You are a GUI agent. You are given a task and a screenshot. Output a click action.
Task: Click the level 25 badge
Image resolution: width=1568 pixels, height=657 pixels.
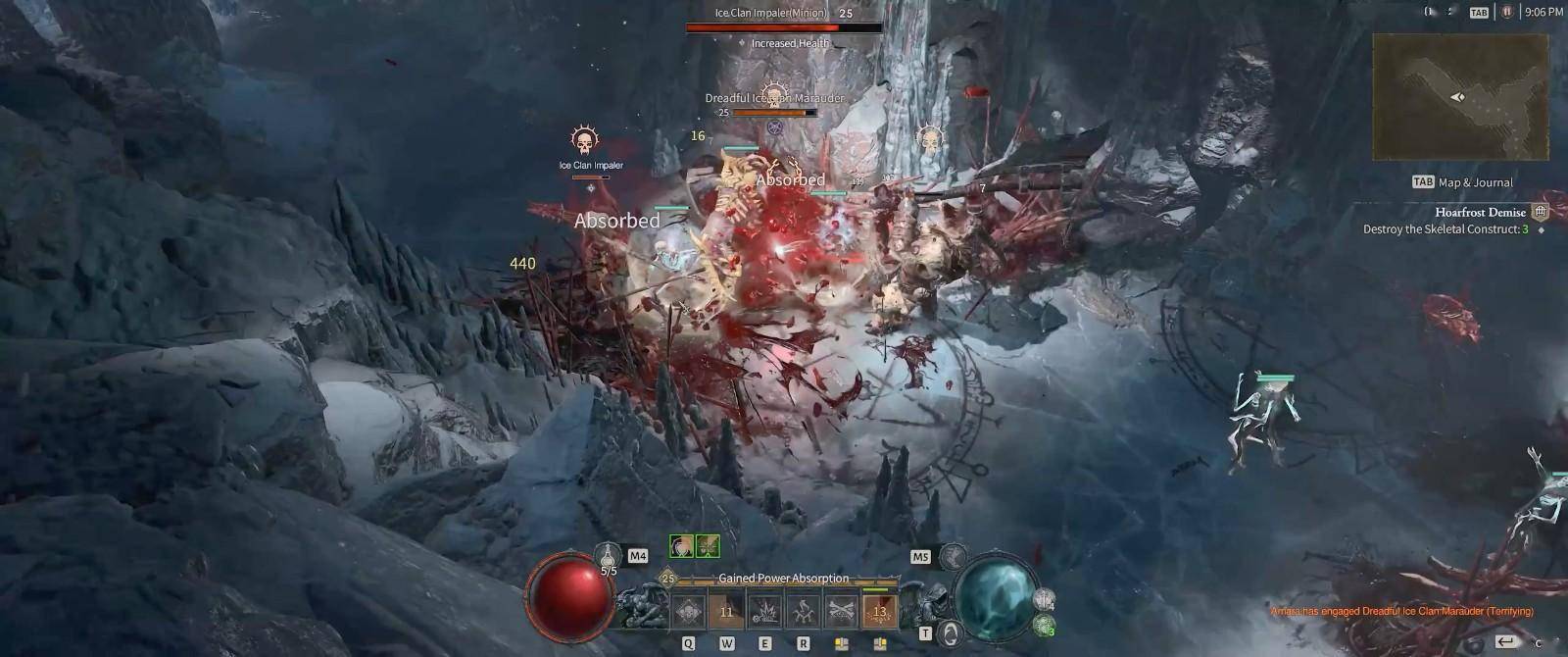668,579
